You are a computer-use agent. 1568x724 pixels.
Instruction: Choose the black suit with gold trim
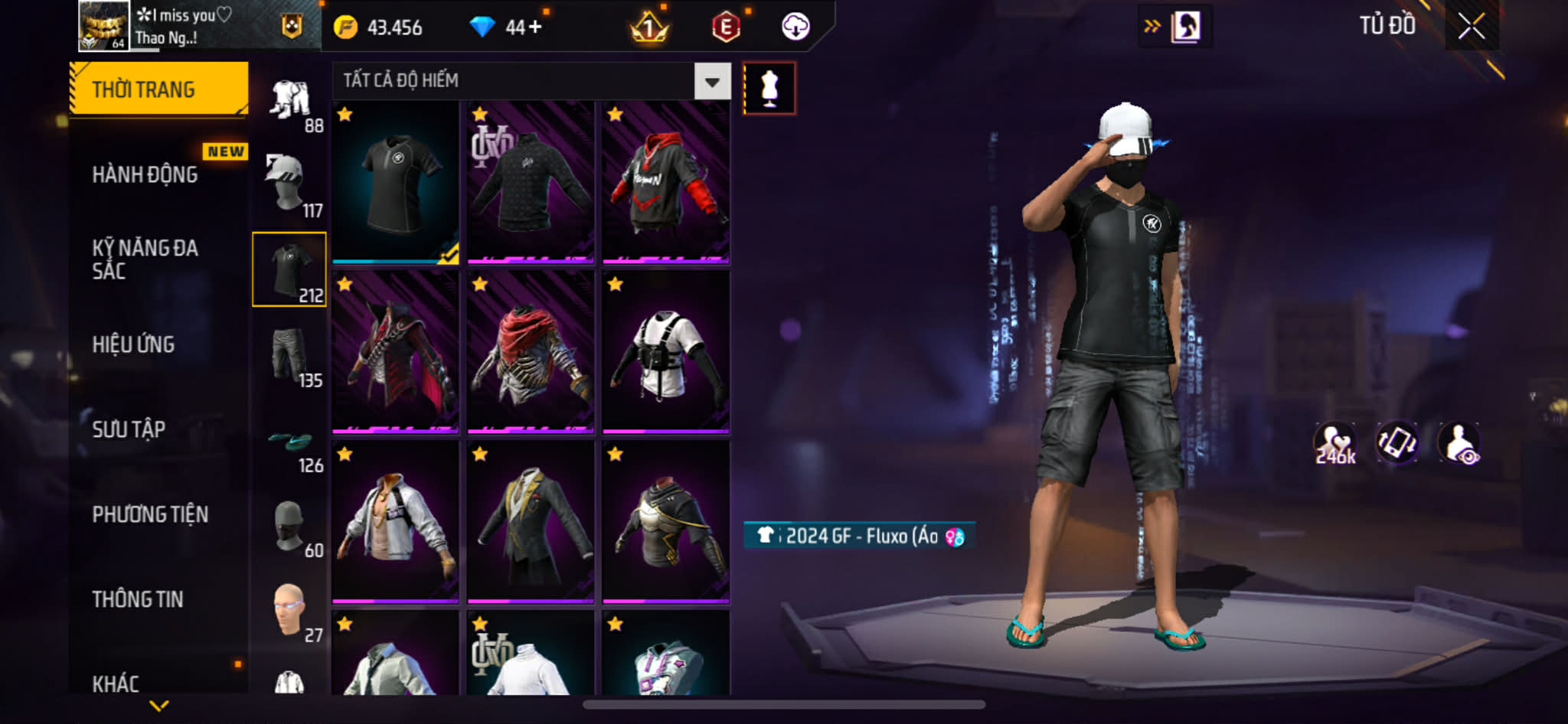pos(531,523)
